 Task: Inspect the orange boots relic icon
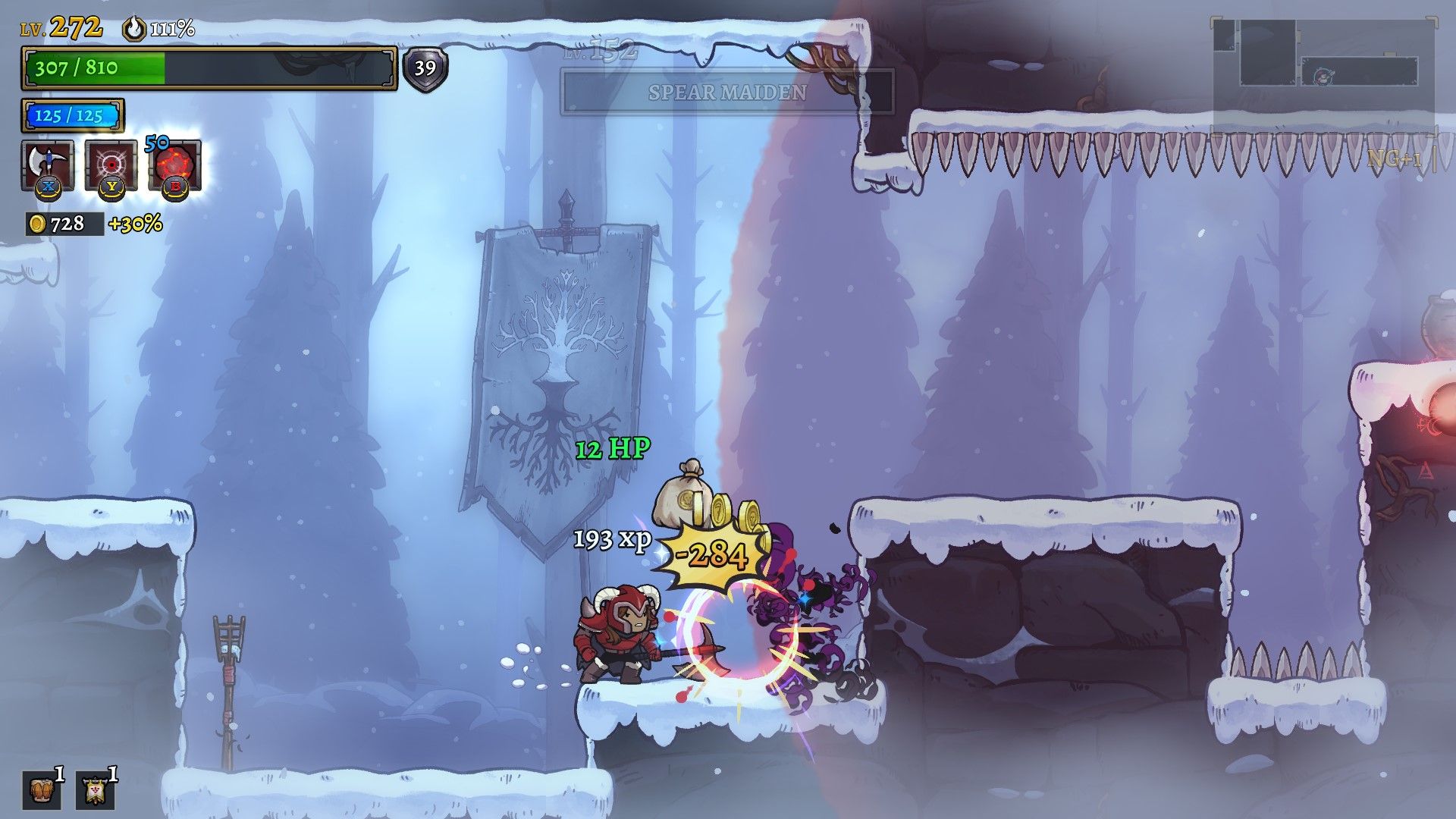click(41, 791)
